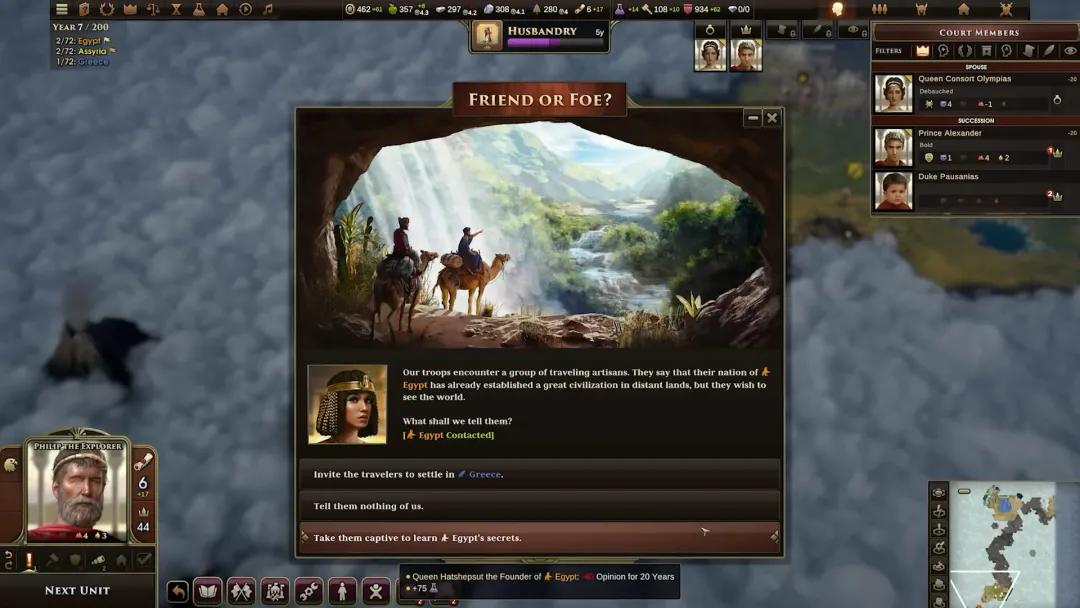Click the undo arrow button
1080x608 pixels.
177,591
